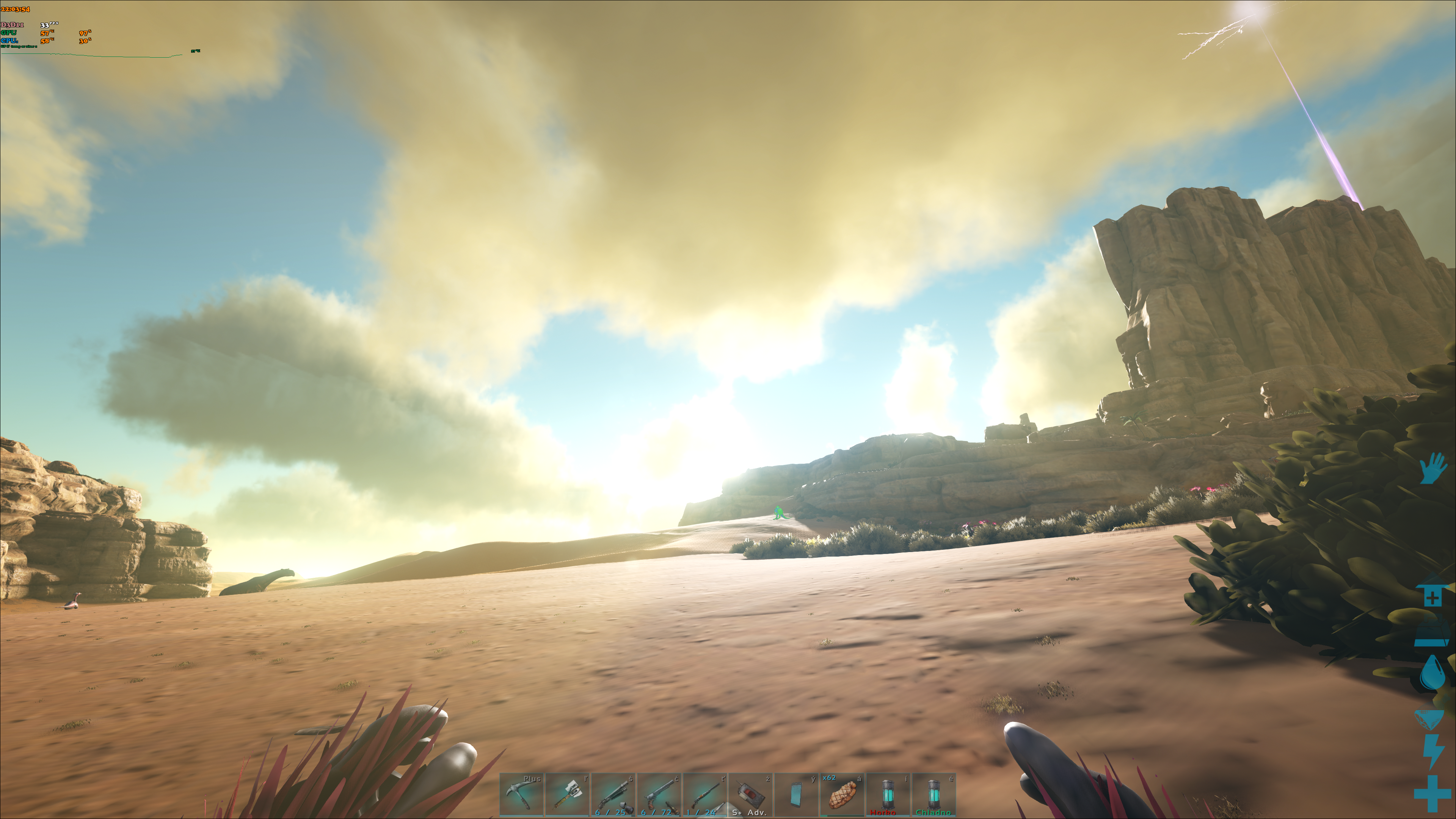
Task: Choose the pistol slot with 6 / 72 ammo
Action: (659, 795)
